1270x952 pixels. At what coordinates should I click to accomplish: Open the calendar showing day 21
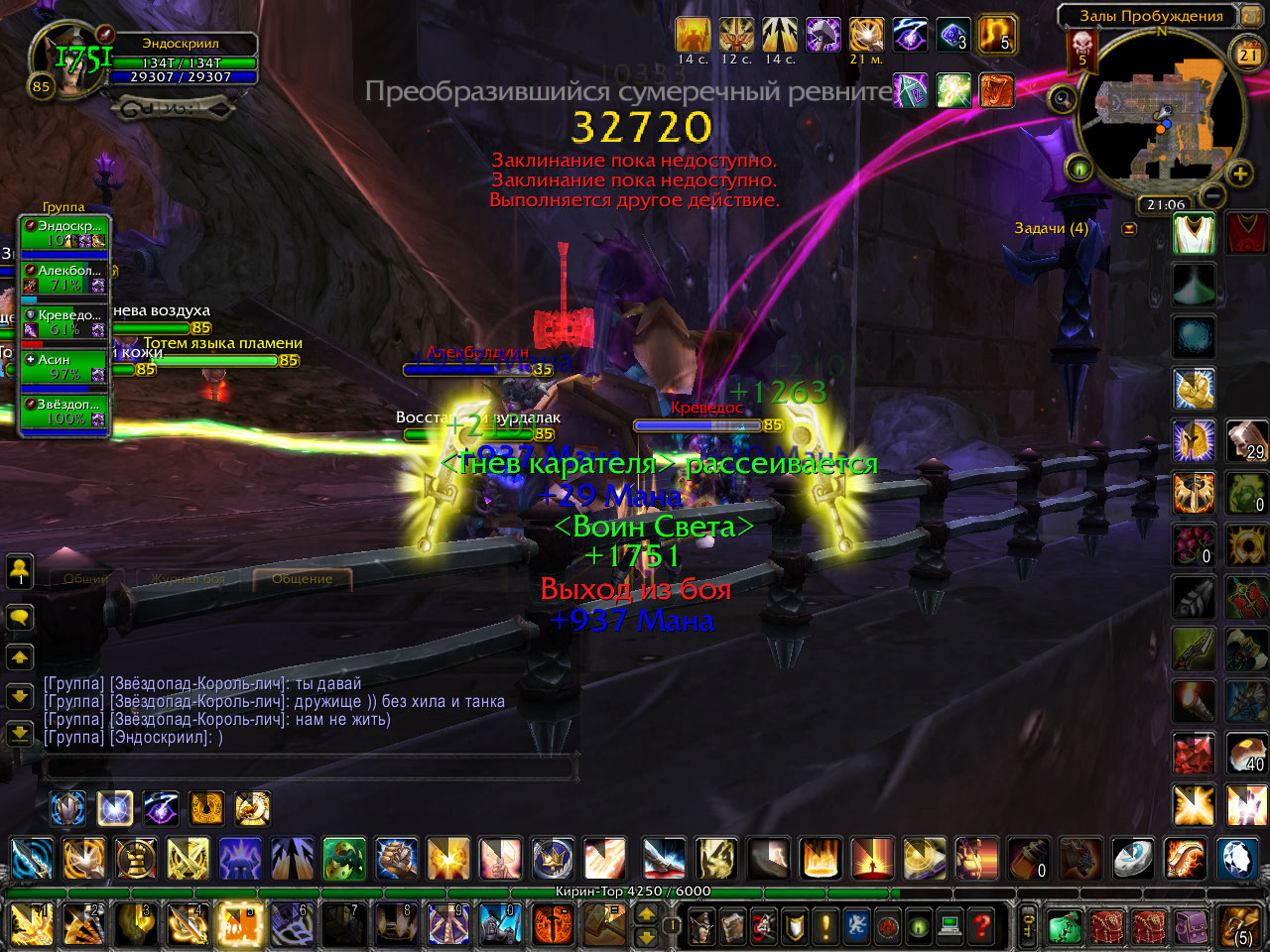click(x=1247, y=53)
